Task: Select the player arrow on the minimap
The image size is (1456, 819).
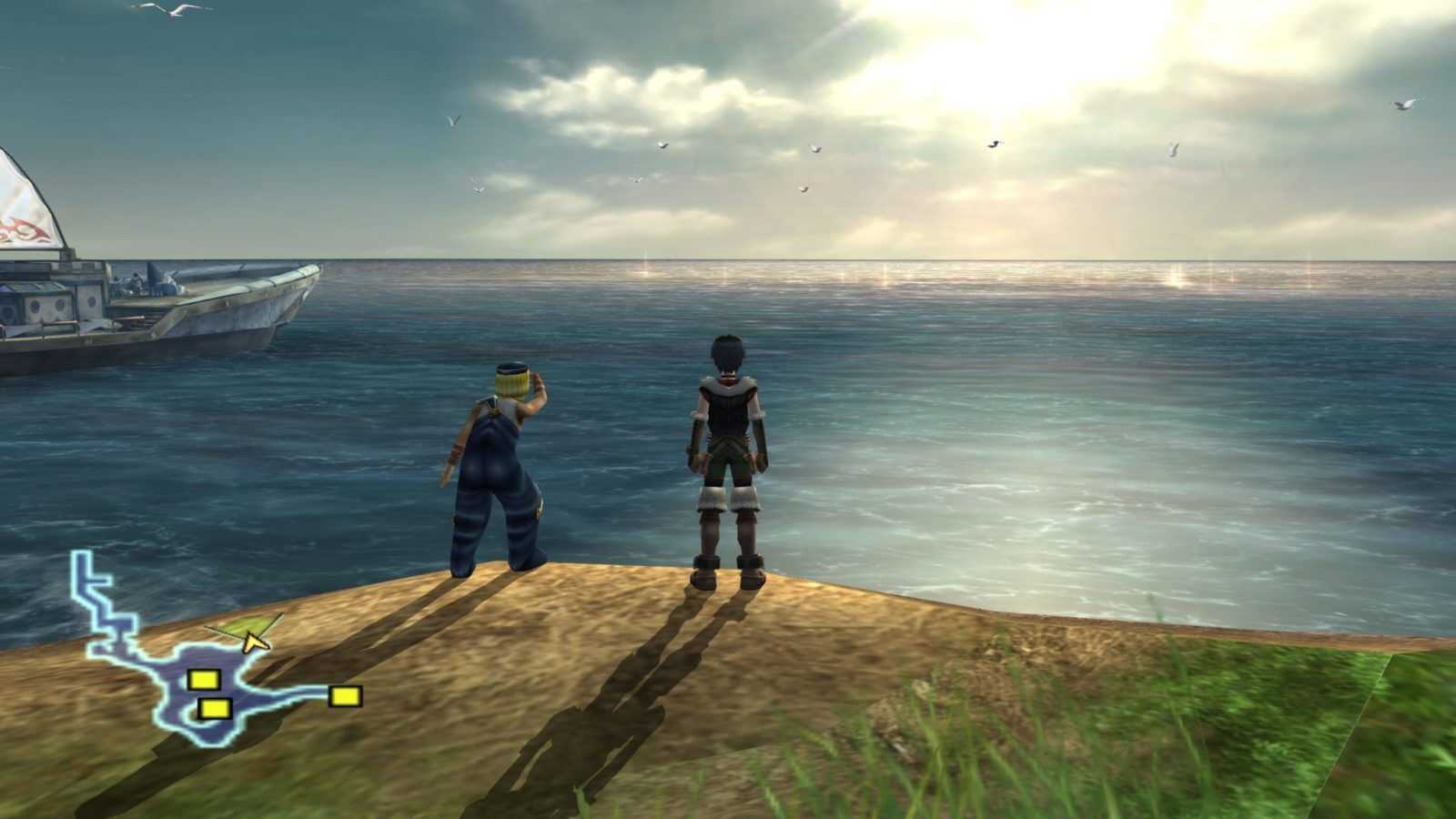Action: click(x=254, y=642)
